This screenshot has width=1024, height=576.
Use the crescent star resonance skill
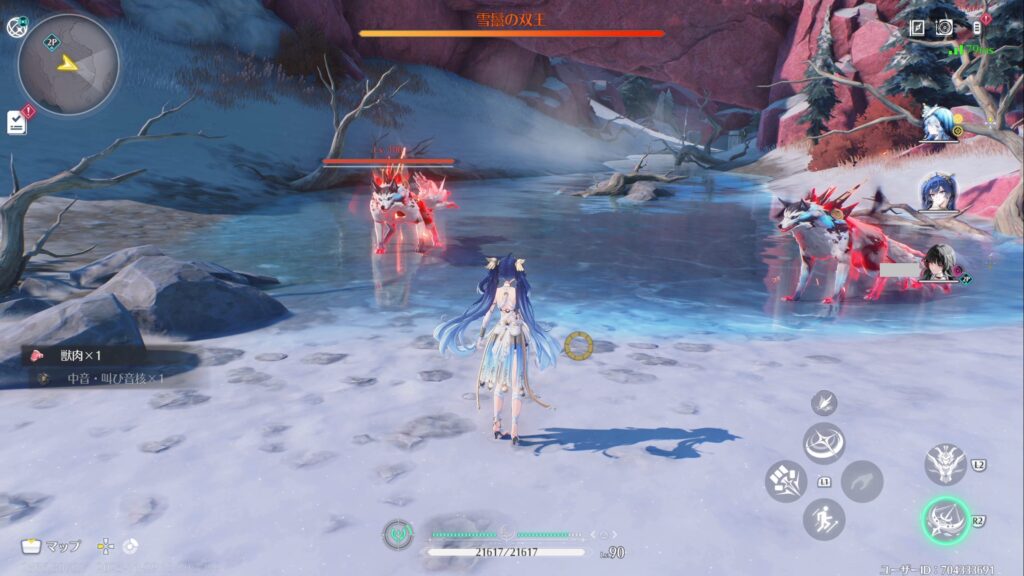point(824,442)
